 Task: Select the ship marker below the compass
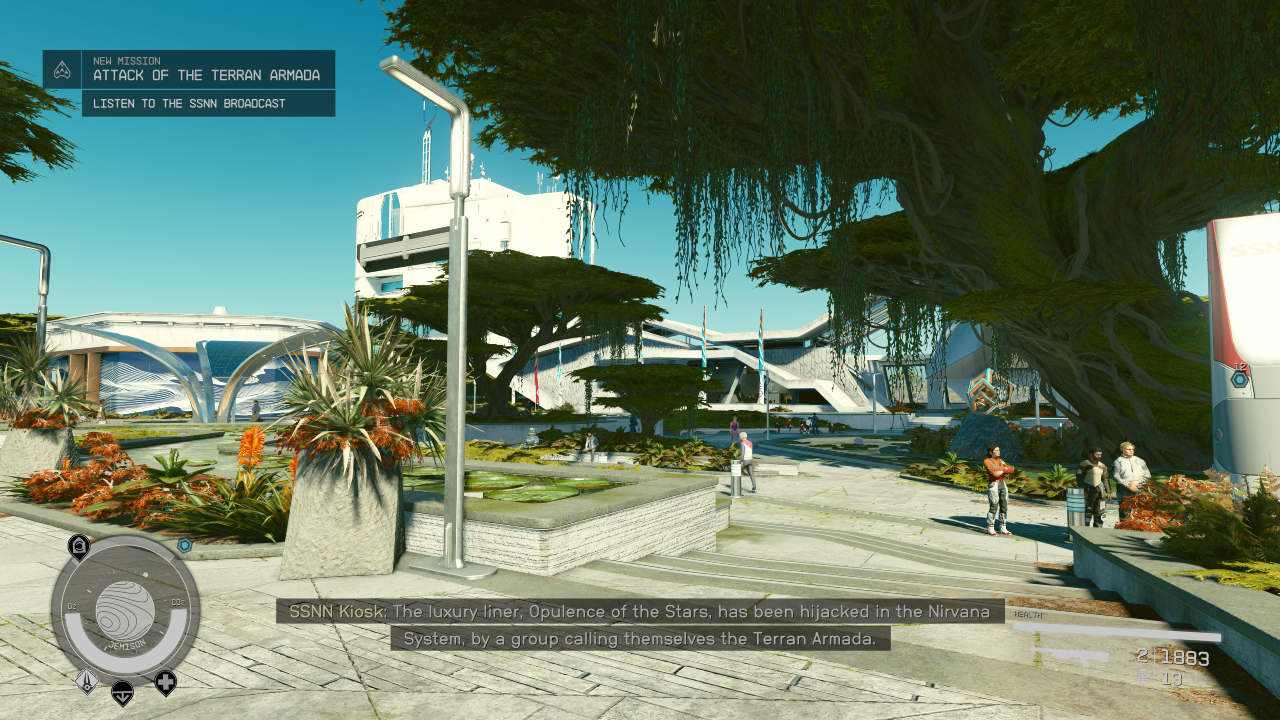[x=85, y=680]
